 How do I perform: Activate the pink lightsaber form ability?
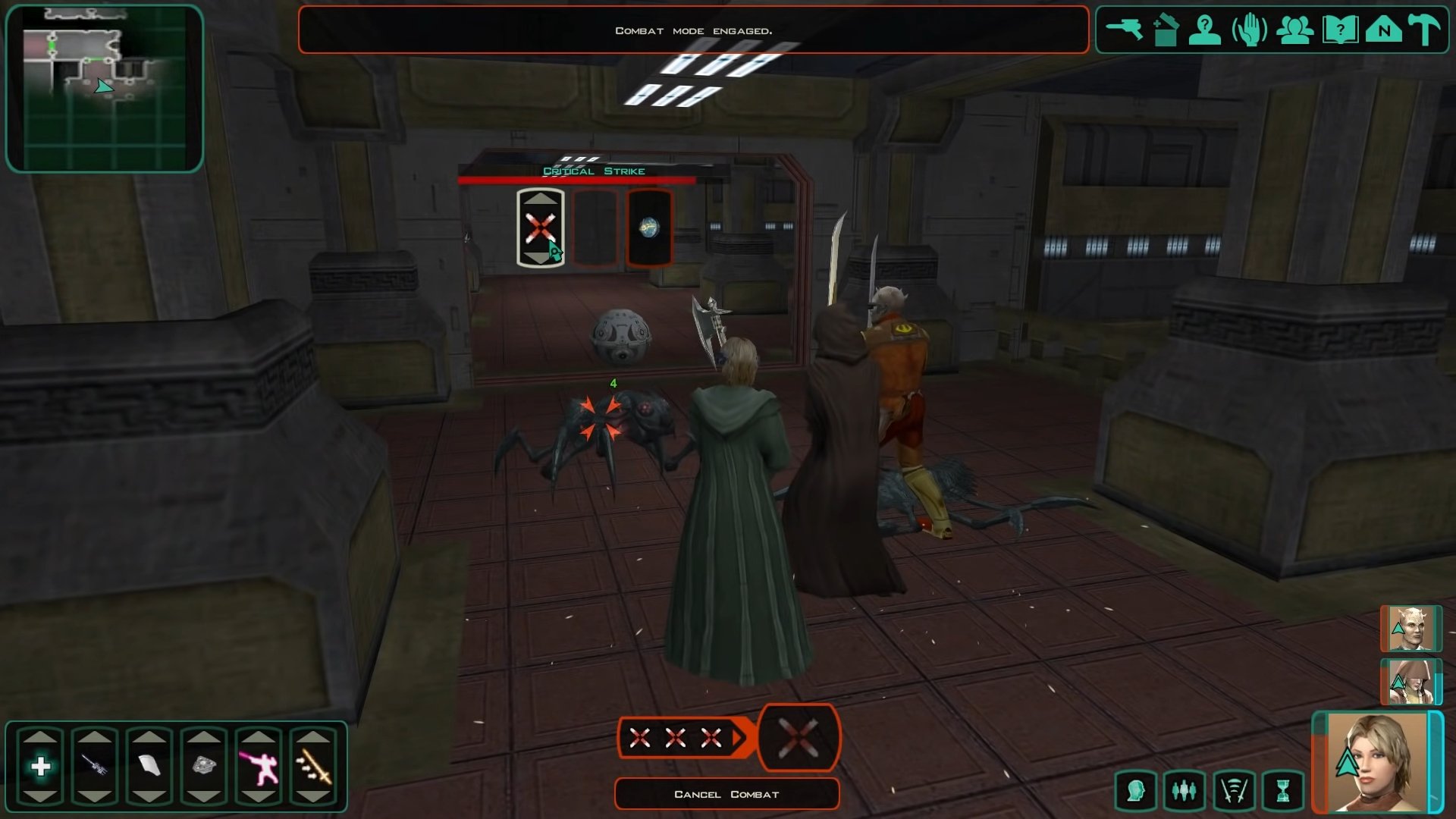(x=259, y=767)
